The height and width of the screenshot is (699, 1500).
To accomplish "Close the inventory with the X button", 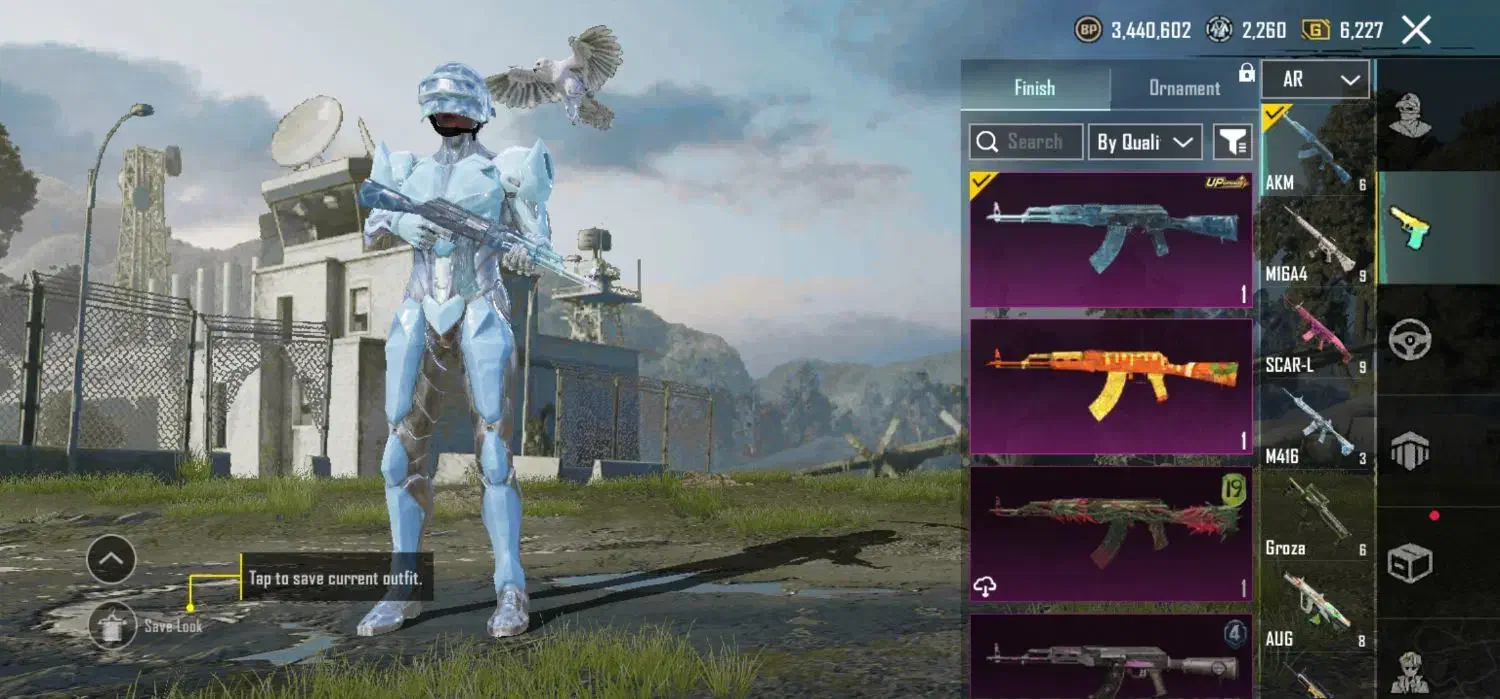I will point(1416,31).
